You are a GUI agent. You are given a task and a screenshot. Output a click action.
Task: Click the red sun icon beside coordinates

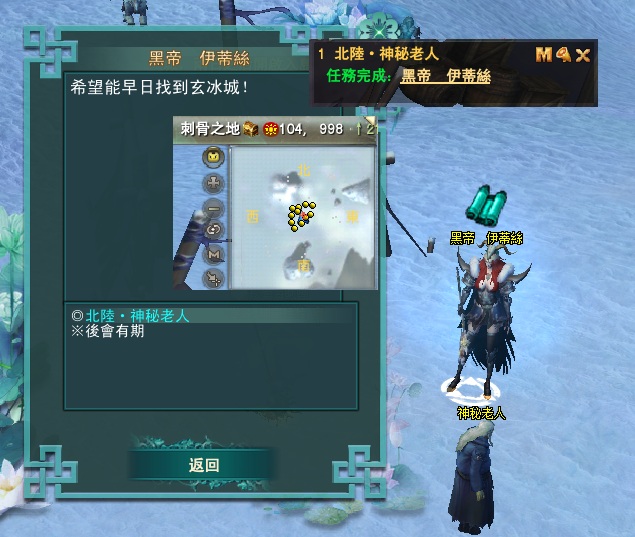270,129
